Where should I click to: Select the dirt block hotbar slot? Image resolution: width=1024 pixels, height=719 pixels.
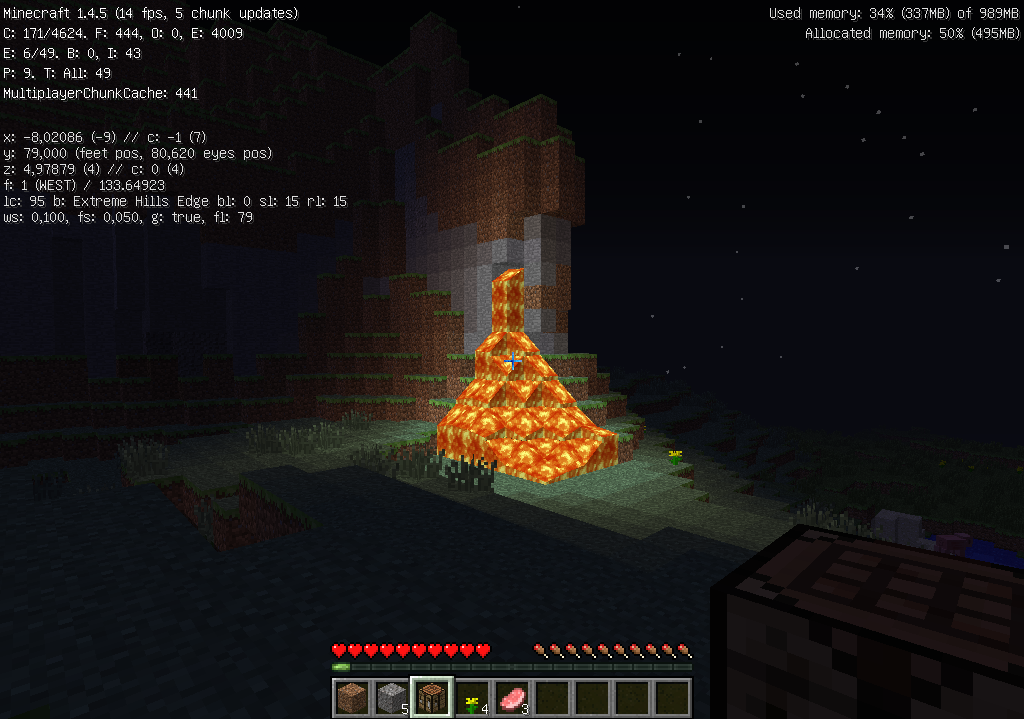point(352,696)
